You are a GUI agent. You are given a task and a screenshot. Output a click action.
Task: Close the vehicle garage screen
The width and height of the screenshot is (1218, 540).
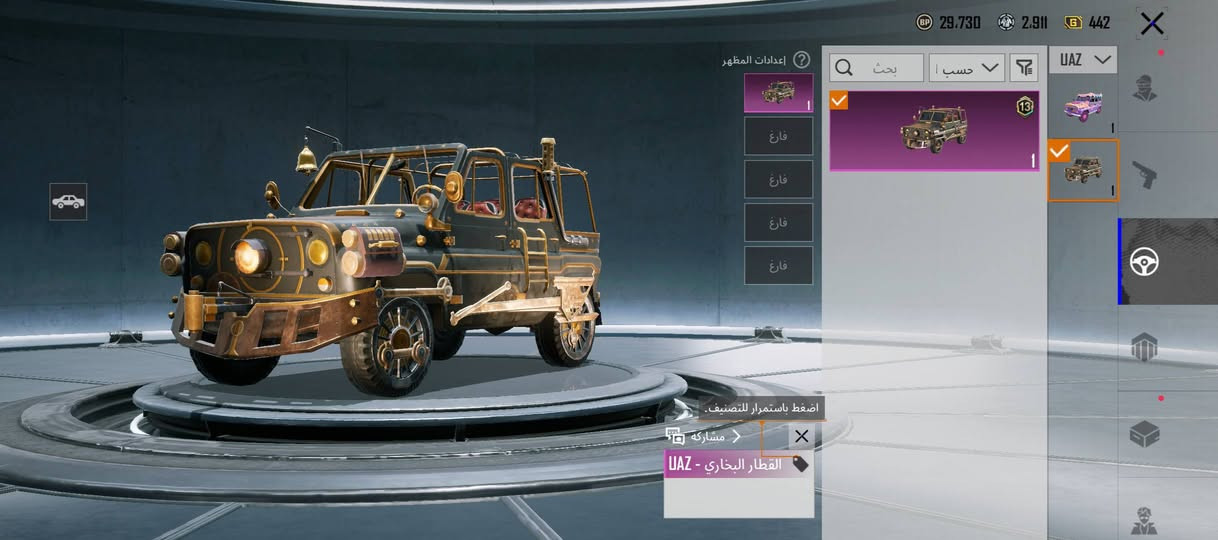[1152, 23]
